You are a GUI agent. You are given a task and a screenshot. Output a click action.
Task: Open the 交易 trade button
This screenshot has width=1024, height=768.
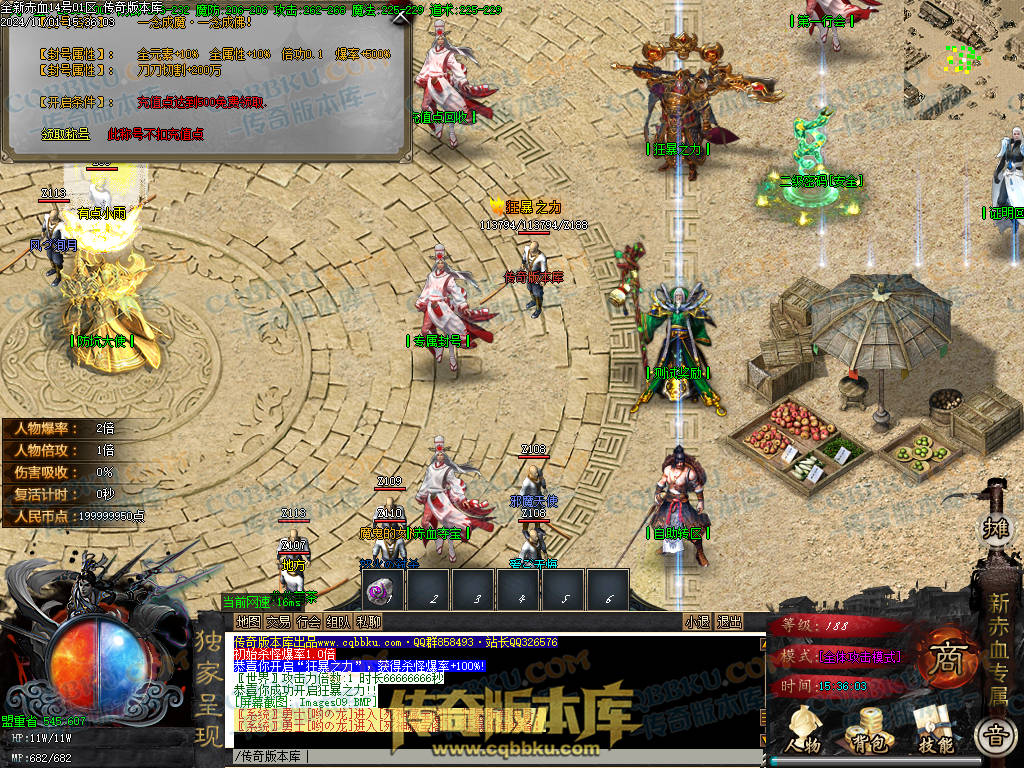click(278, 622)
